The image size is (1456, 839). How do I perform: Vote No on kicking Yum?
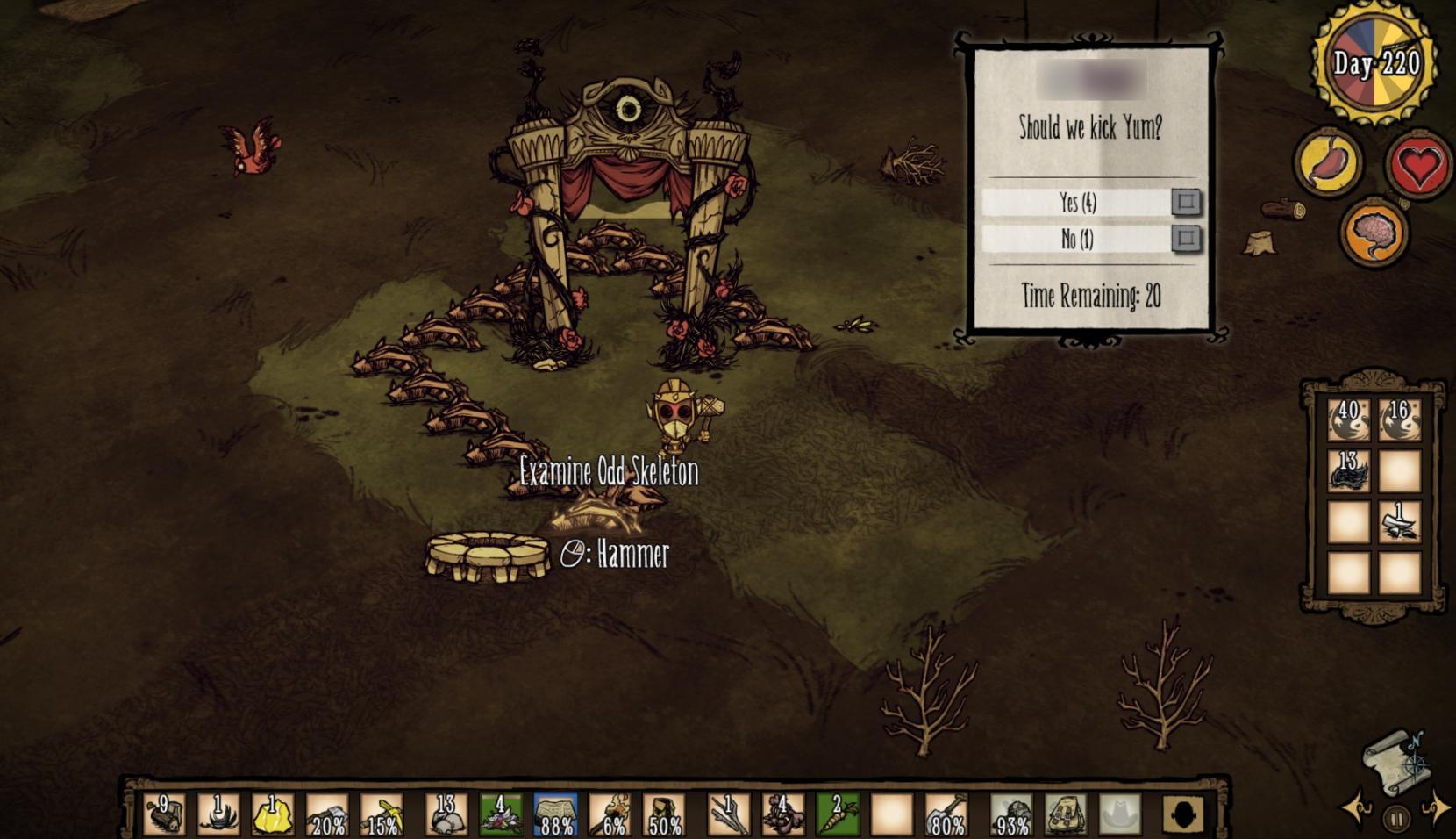pos(1186,238)
